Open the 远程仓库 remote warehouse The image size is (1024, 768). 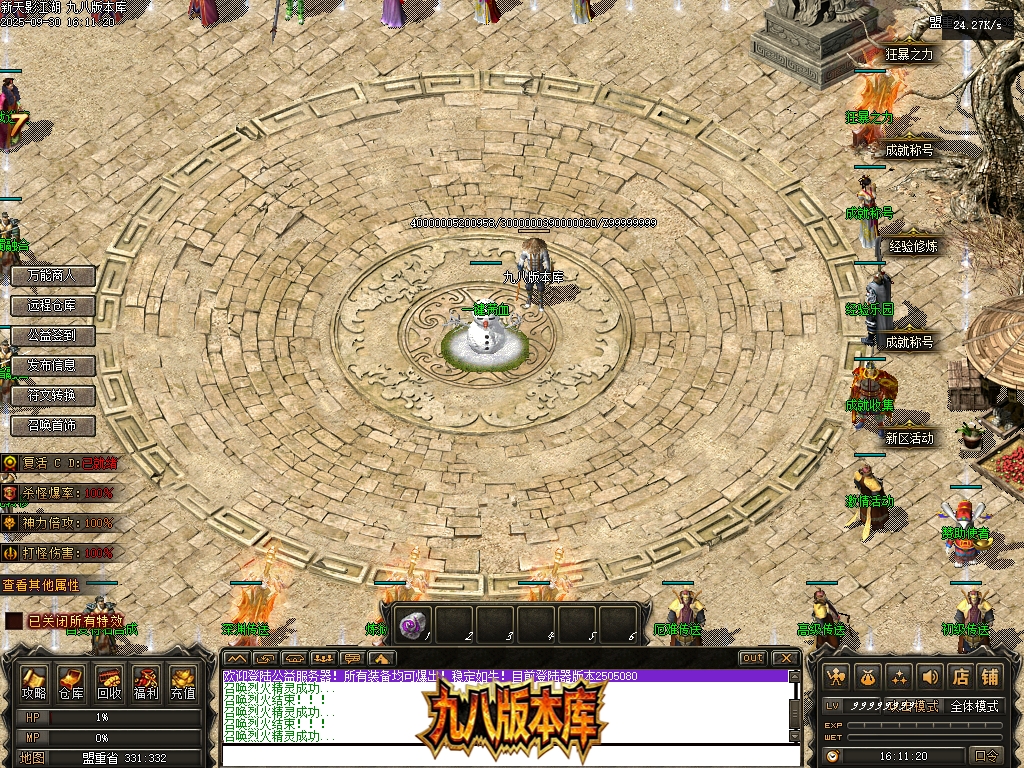click(52, 305)
